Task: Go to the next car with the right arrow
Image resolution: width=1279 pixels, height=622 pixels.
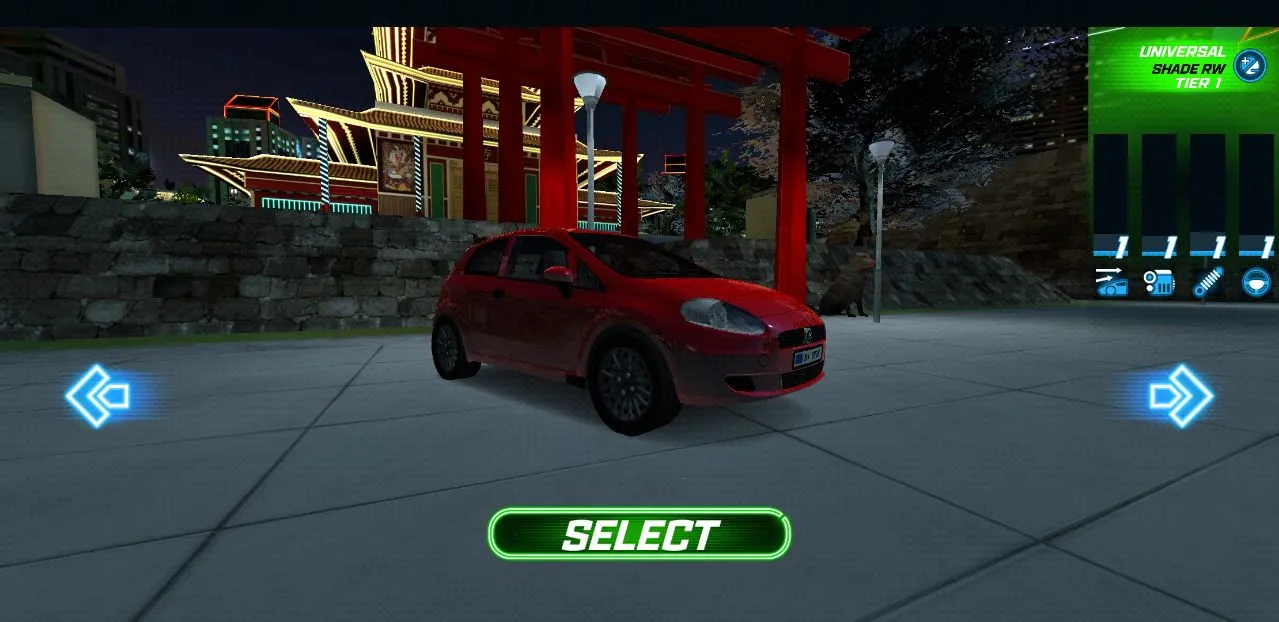Action: pyautogui.click(x=1180, y=396)
